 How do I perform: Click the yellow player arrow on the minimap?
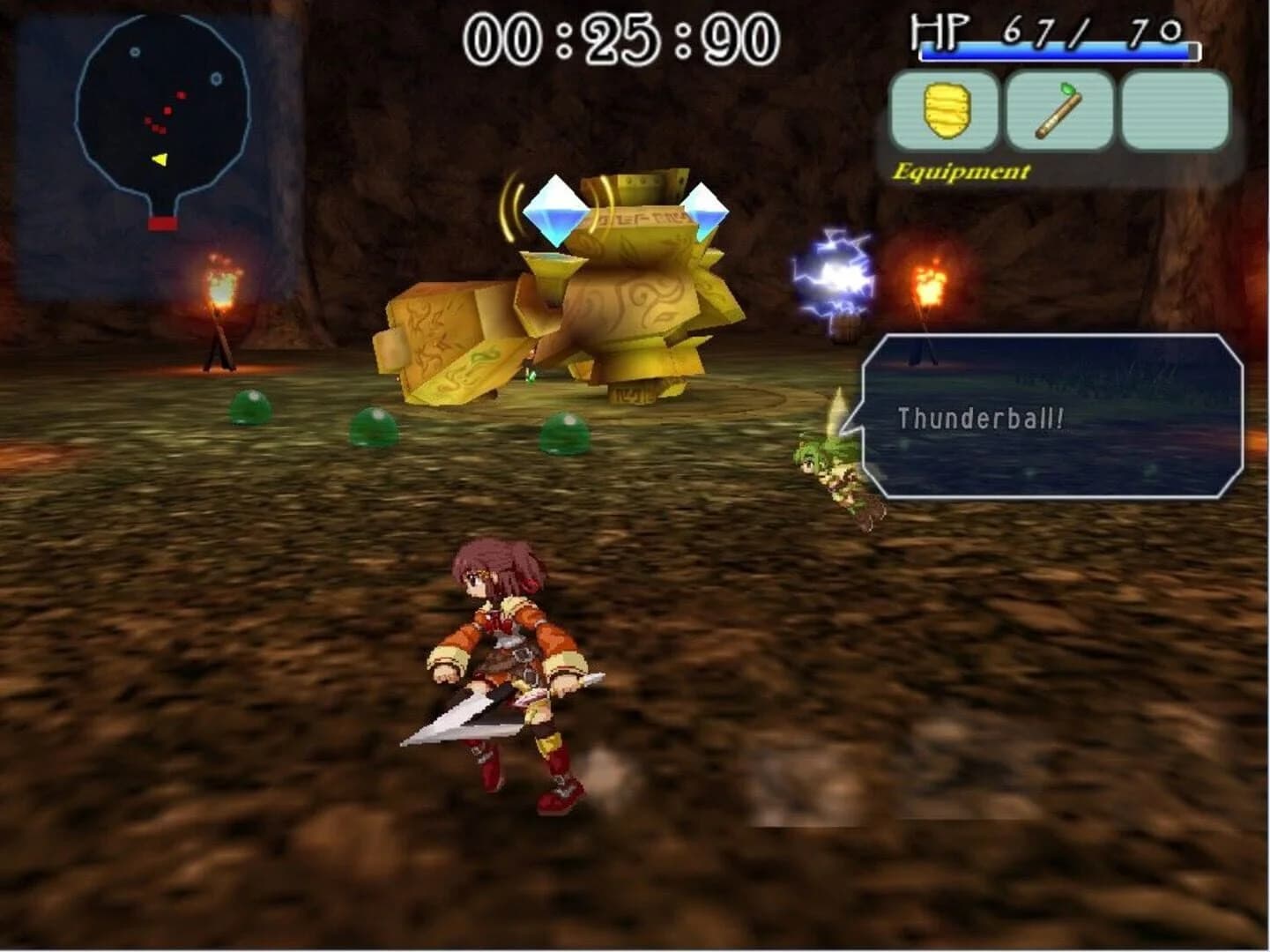(x=159, y=160)
